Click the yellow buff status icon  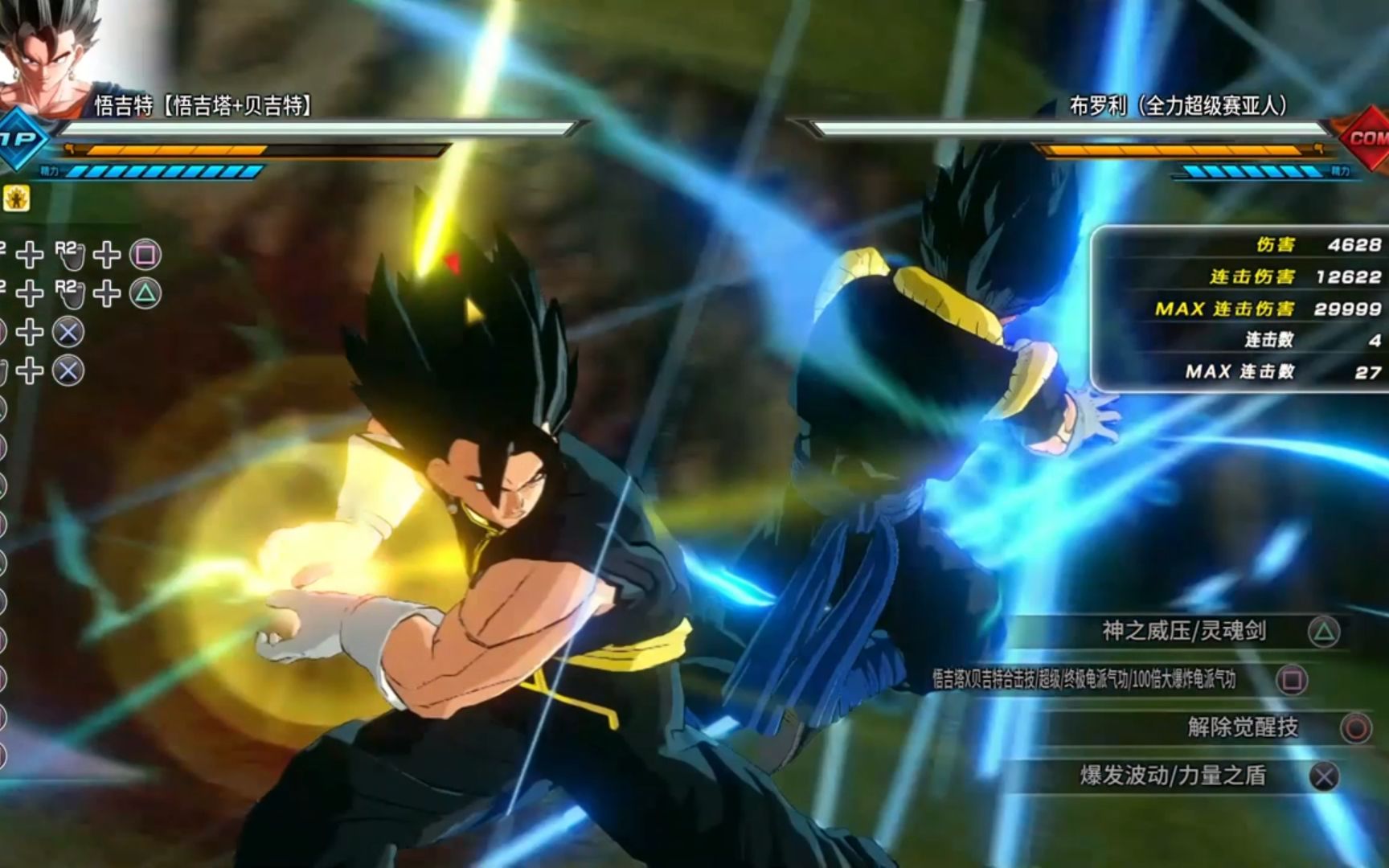[16, 198]
